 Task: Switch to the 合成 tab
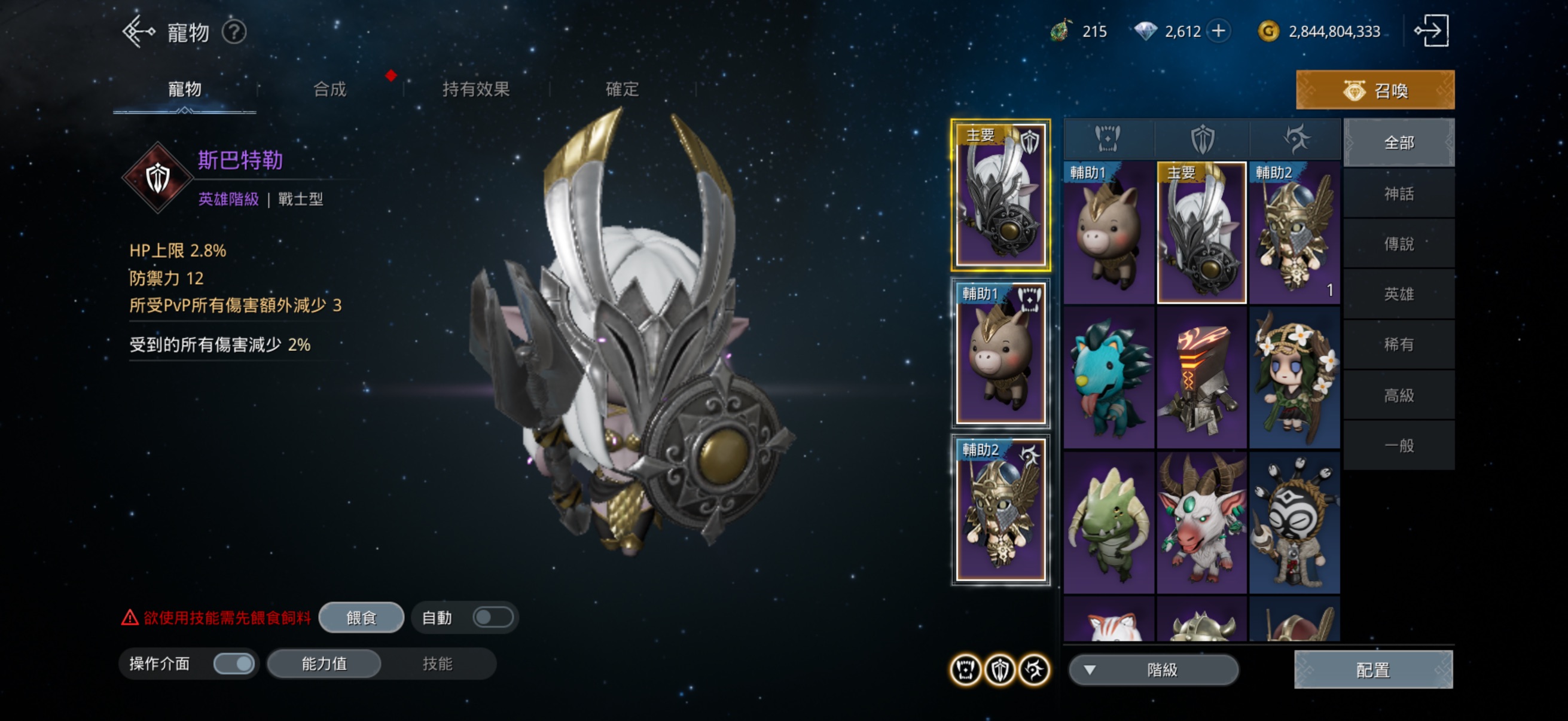[330, 90]
